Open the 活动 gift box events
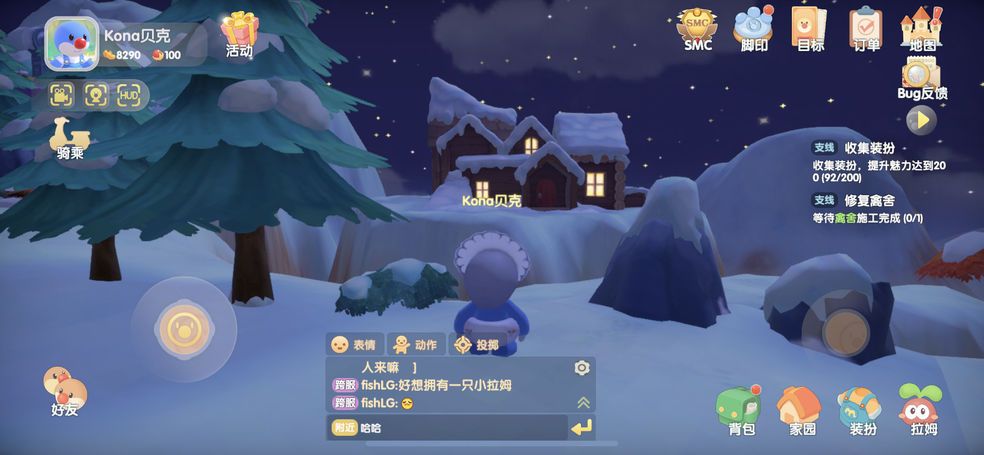The image size is (984, 455). [x=239, y=33]
